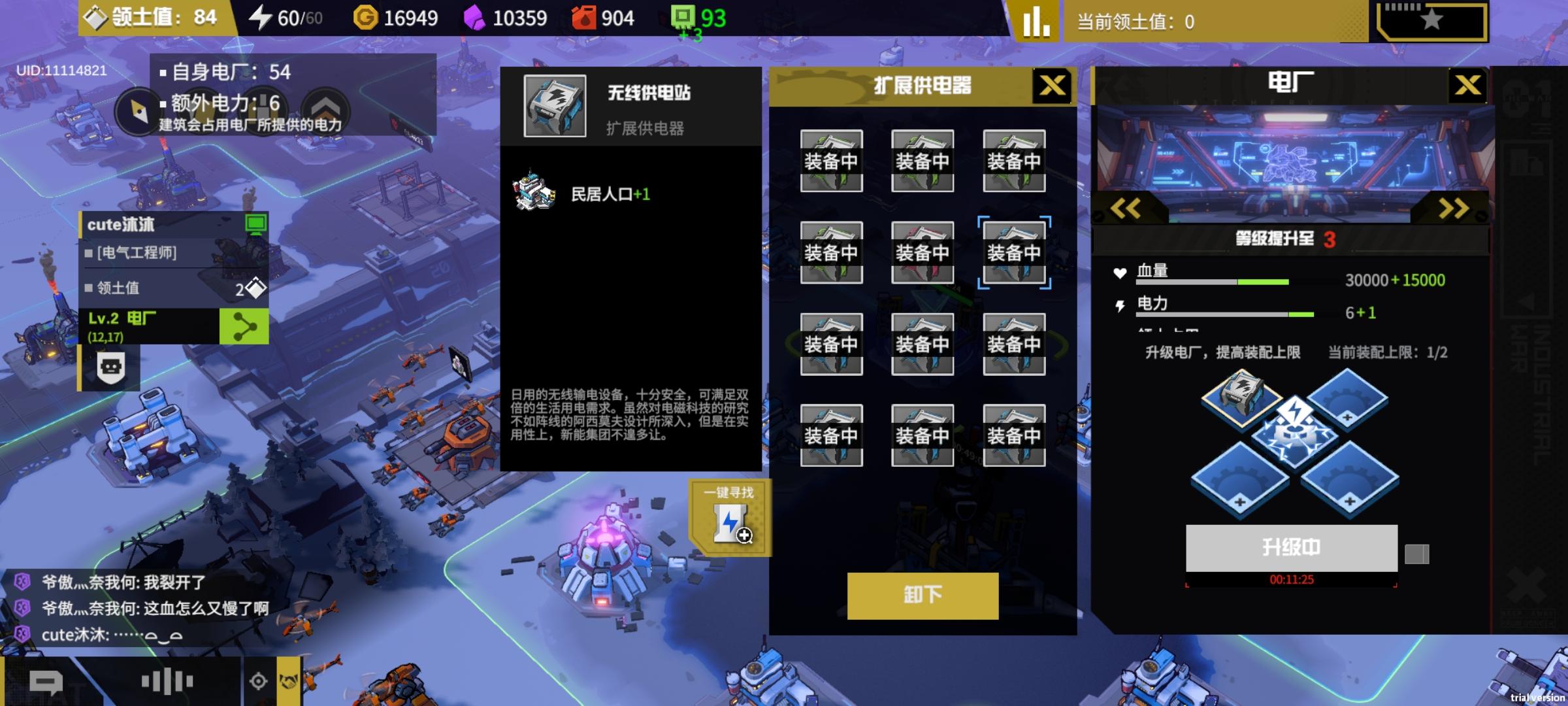The image size is (1568, 706).
Task: Use the 卸下 unequip button
Action: 923,595
